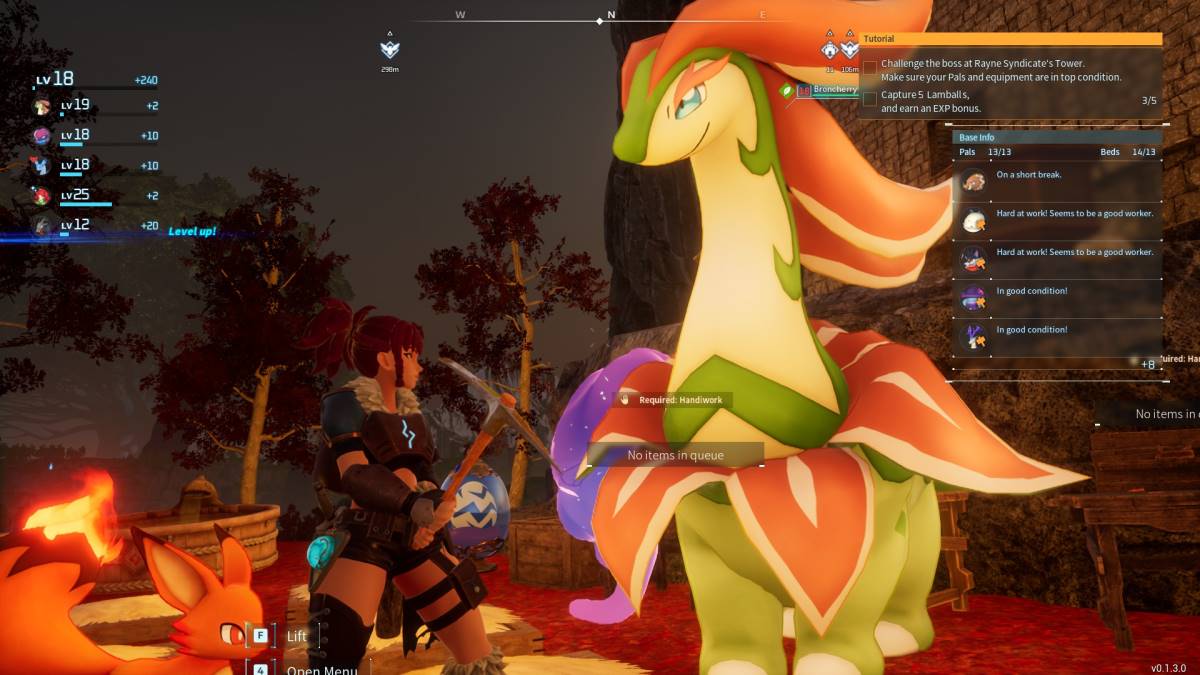Image resolution: width=1200 pixels, height=675 pixels.
Task: Open the No items in queue panel
Action: click(675, 455)
